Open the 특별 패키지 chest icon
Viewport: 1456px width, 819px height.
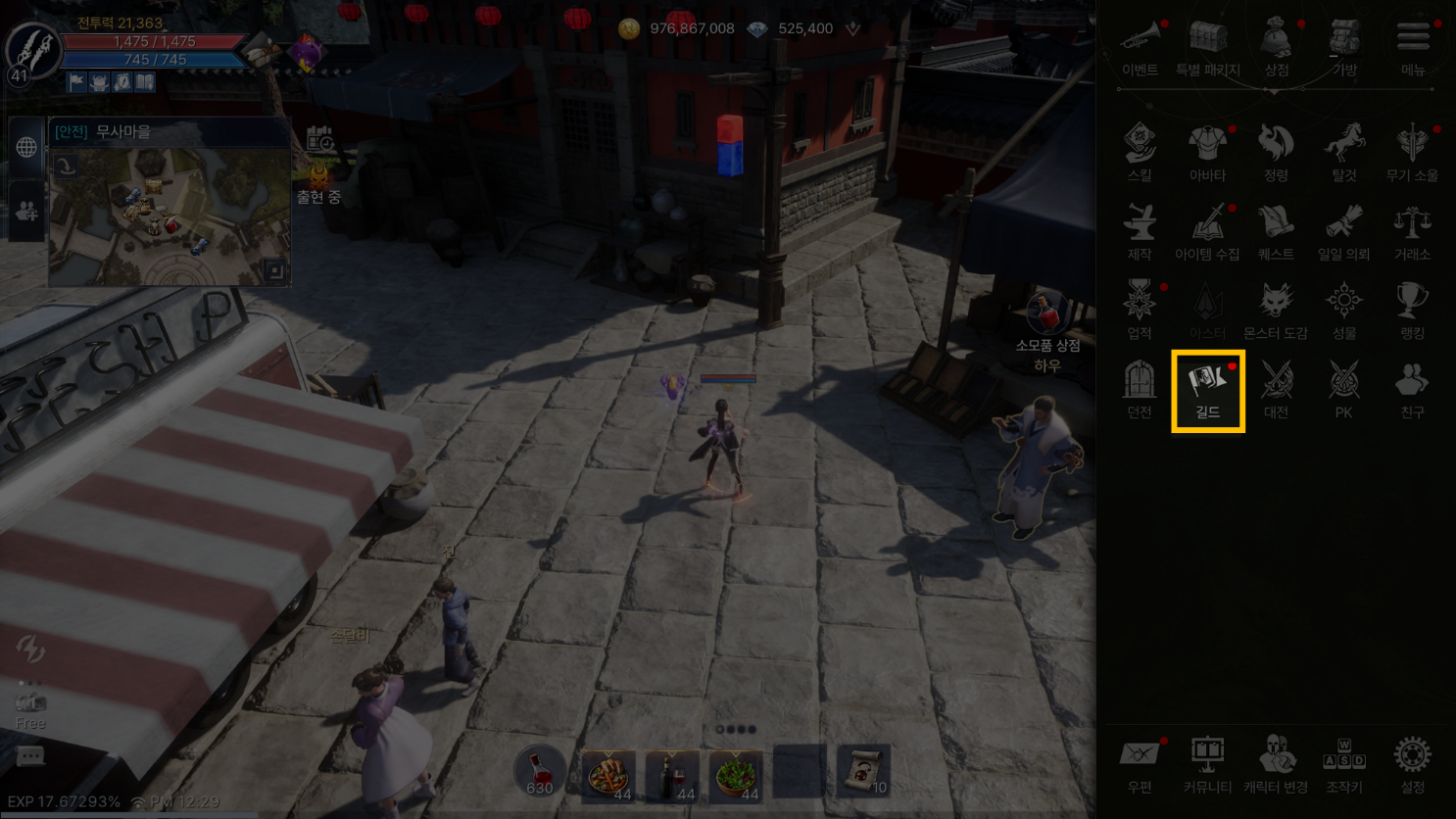(1207, 46)
